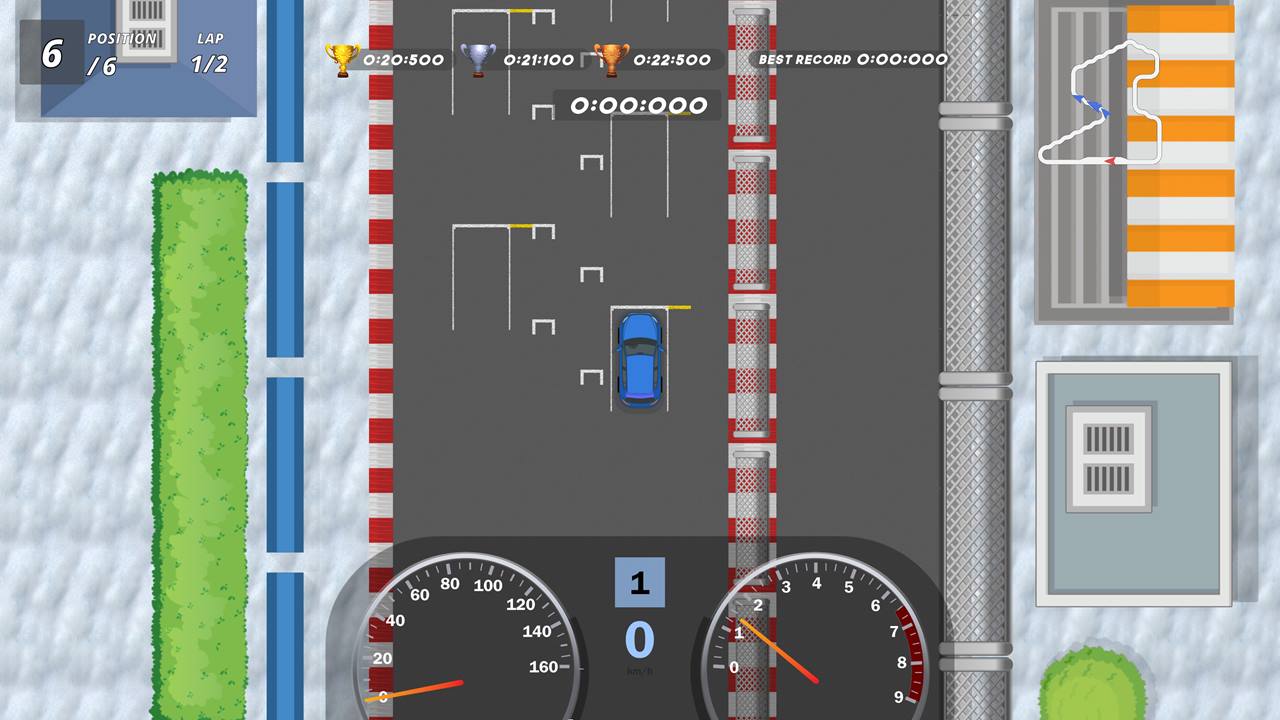Click the bronze trophy icon

pyautogui.click(x=611, y=58)
